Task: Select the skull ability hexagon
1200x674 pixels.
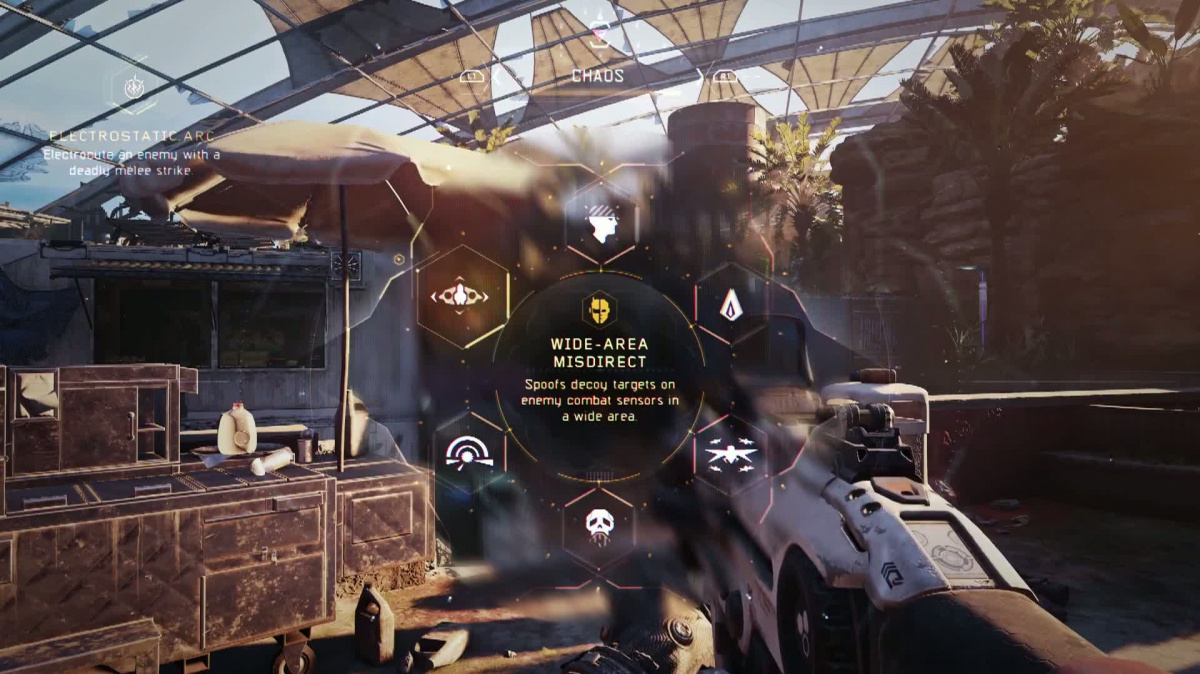Action: click(598, 528)
